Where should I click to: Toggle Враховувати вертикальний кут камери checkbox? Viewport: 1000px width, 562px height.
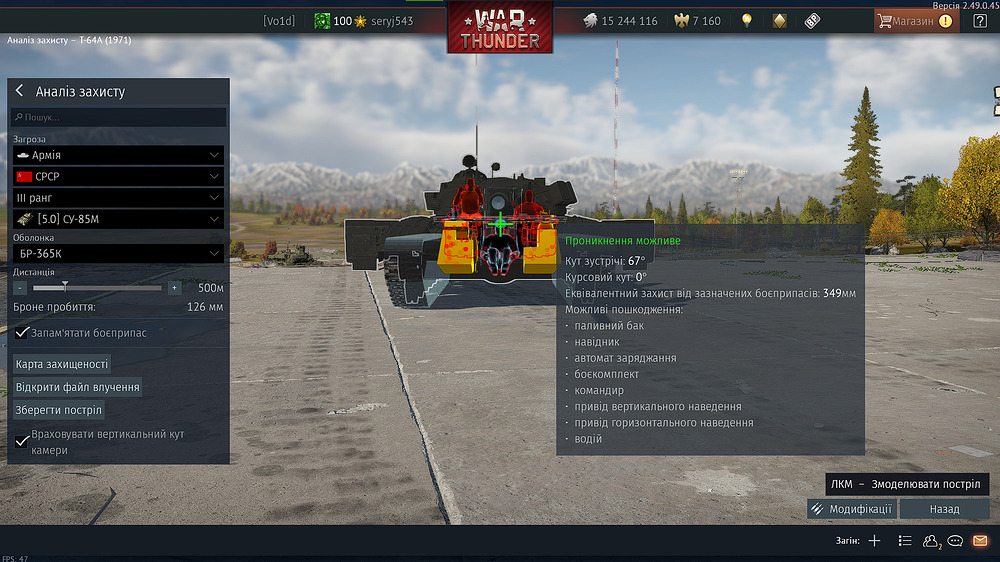pyautogui.click(x=22, y=441)
